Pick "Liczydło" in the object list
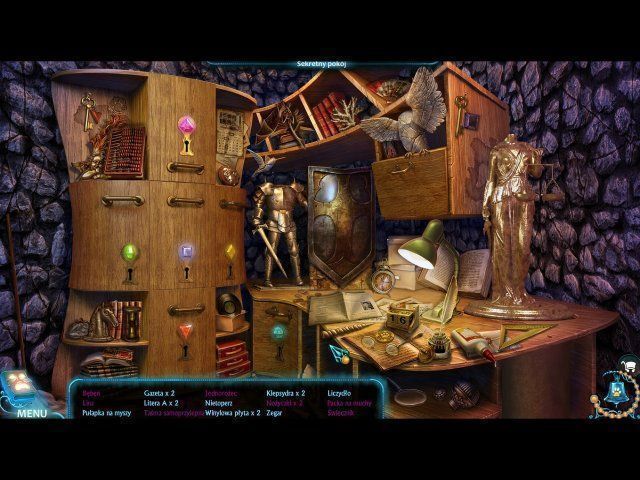 pos(340,393)
